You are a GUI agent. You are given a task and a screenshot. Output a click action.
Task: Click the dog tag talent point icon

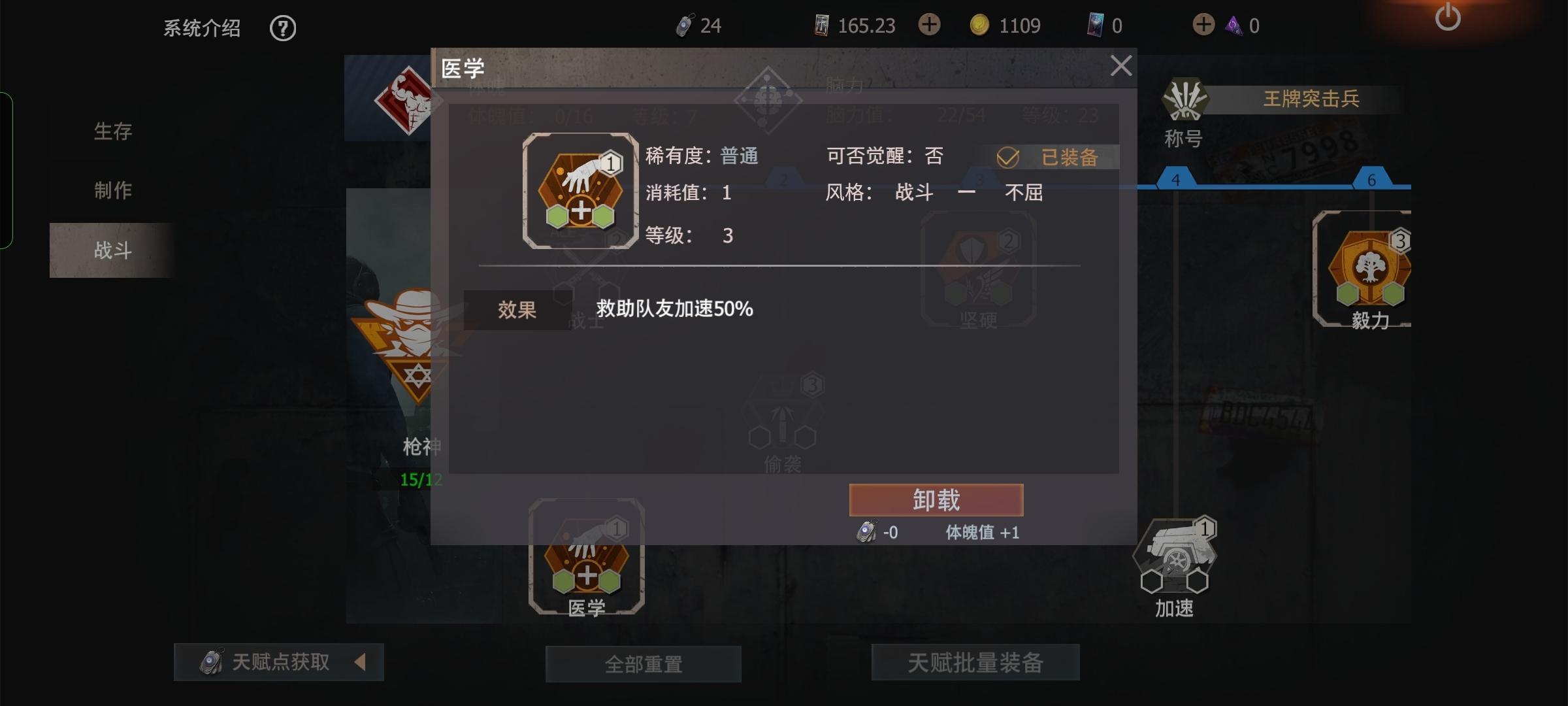pos(684,25)
